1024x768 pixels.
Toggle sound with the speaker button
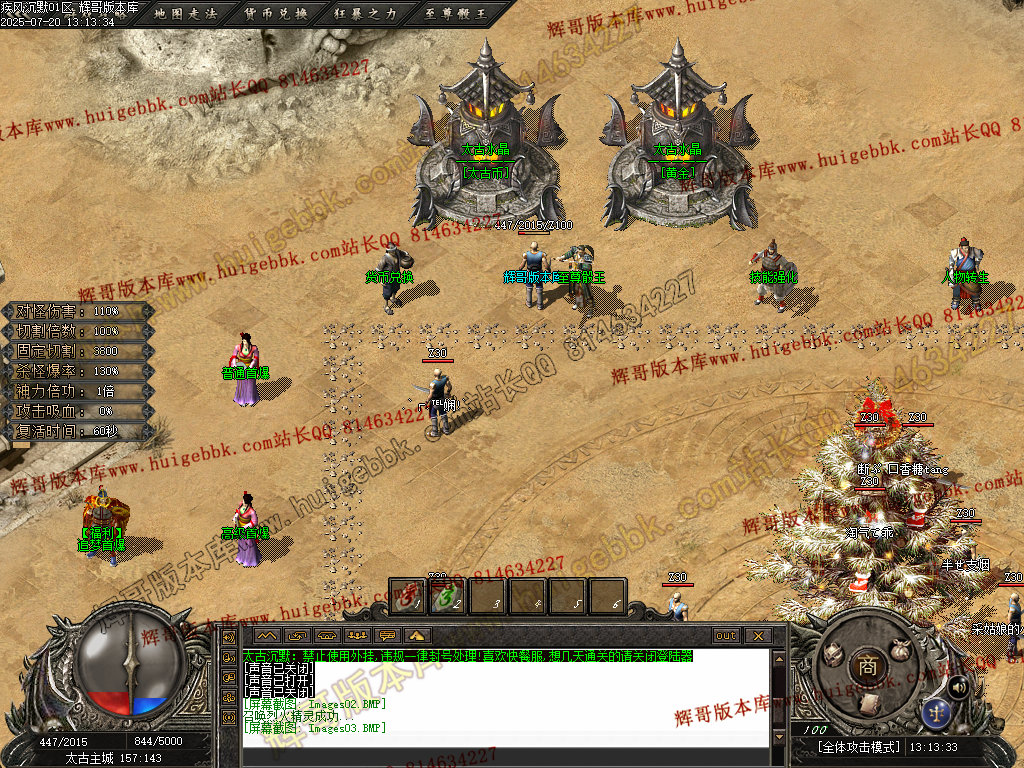pyautogui.click(x=958, y=686)
